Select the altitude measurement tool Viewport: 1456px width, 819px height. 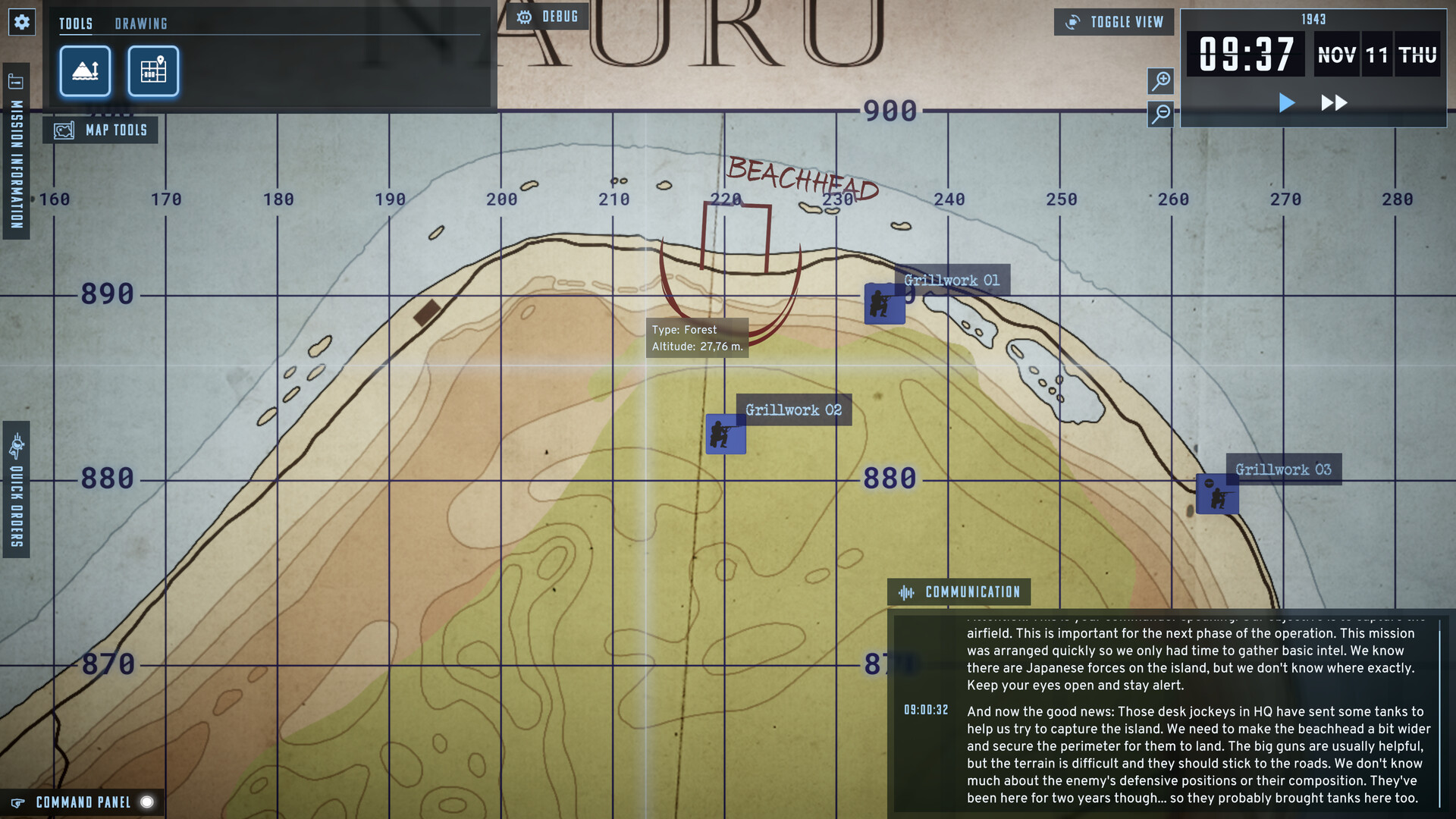pyautogui.click(x=84, y=71)
